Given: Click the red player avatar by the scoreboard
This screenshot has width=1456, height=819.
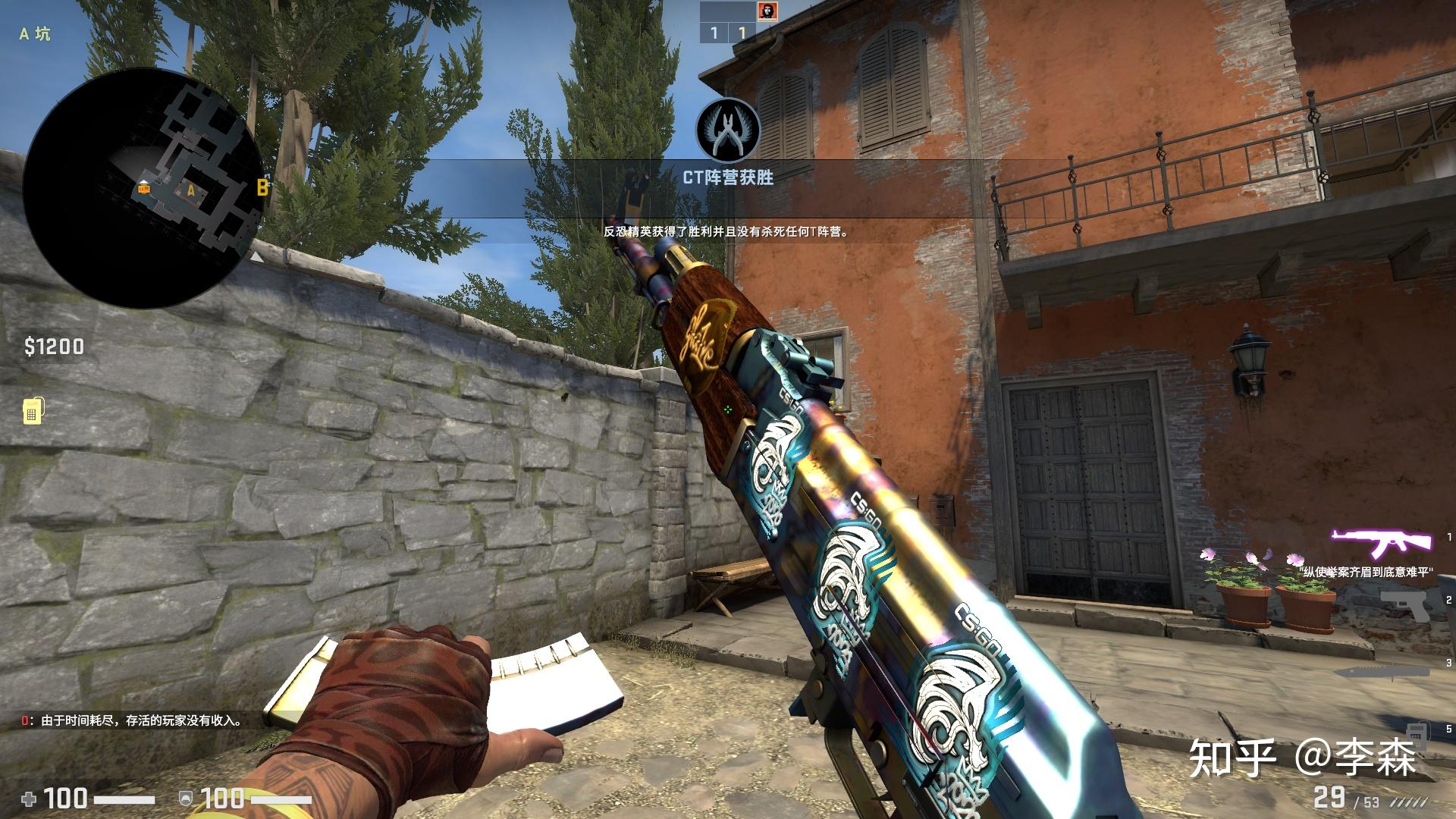Looking at the screenshot, I should point(767,11).
